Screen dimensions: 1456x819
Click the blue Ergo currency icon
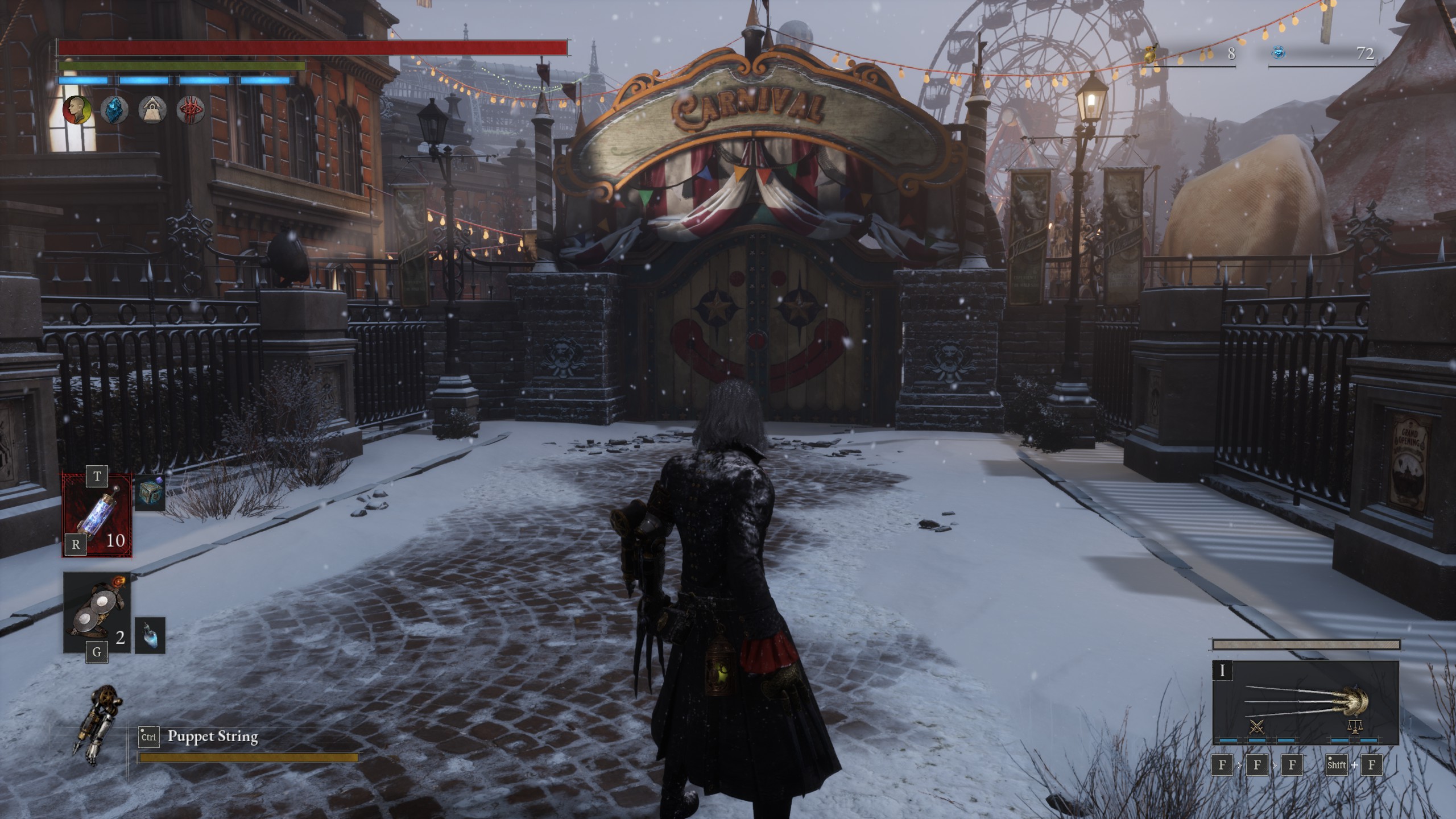pyautogui.click(x=1278, y=53)
